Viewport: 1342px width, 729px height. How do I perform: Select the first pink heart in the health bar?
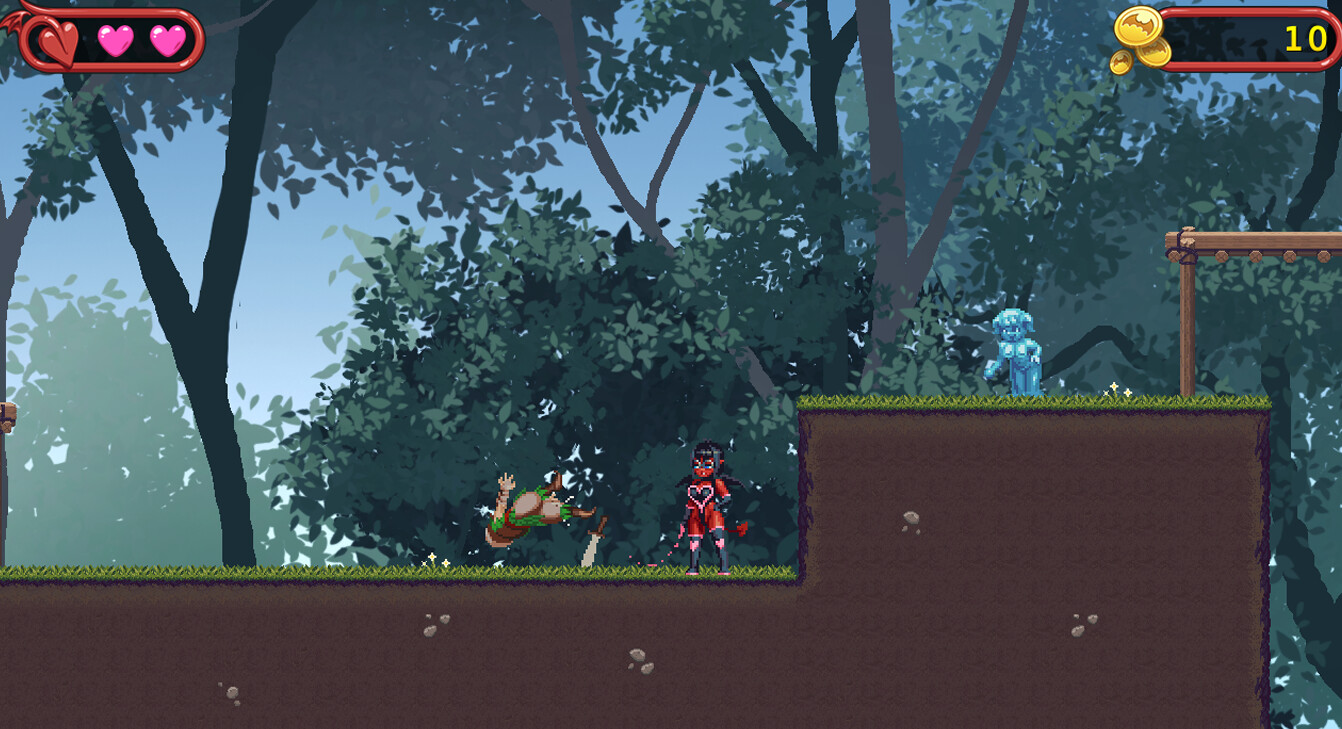coord(115,40)
